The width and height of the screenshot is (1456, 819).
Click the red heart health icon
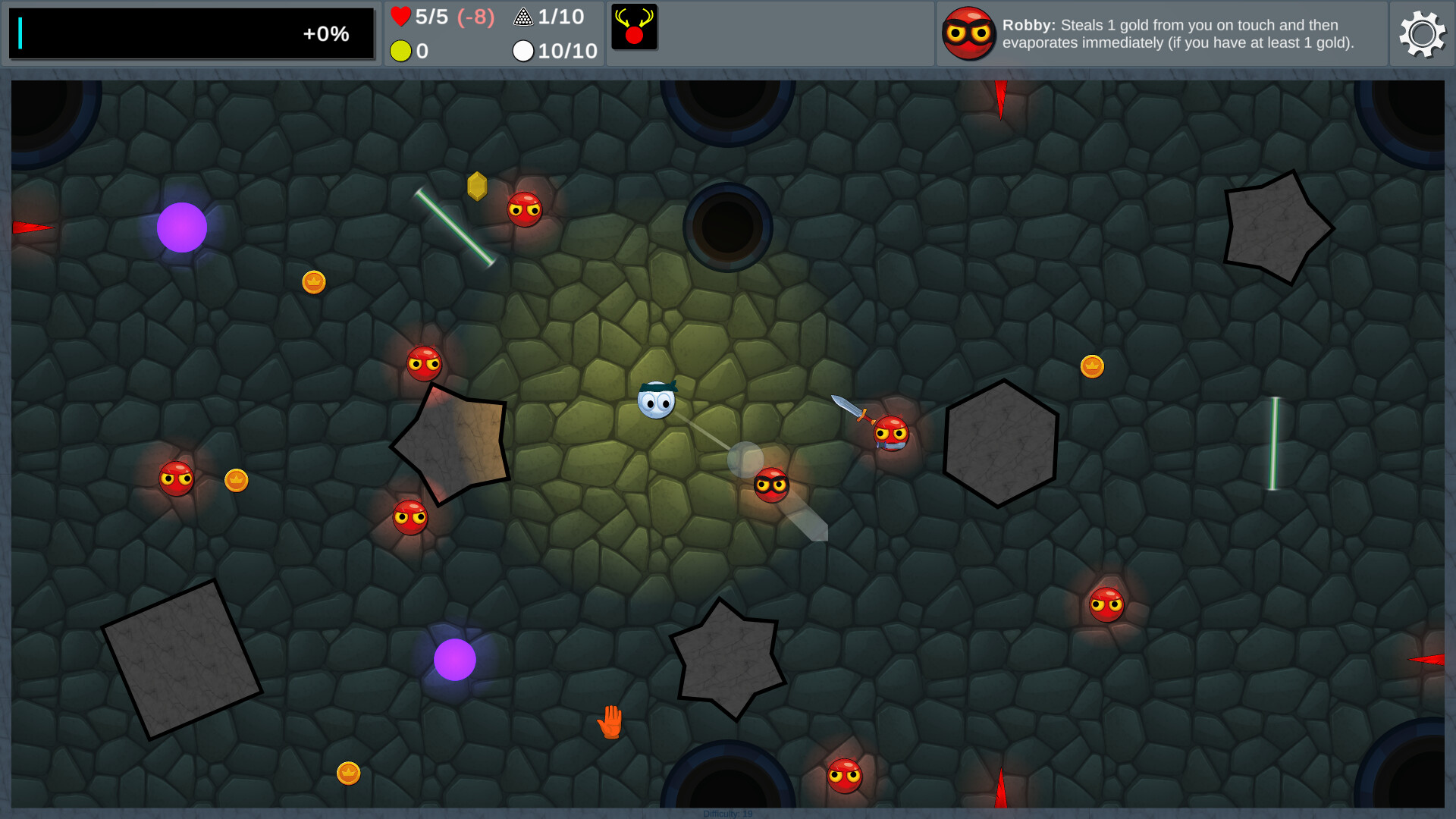(x=400, y=16)
